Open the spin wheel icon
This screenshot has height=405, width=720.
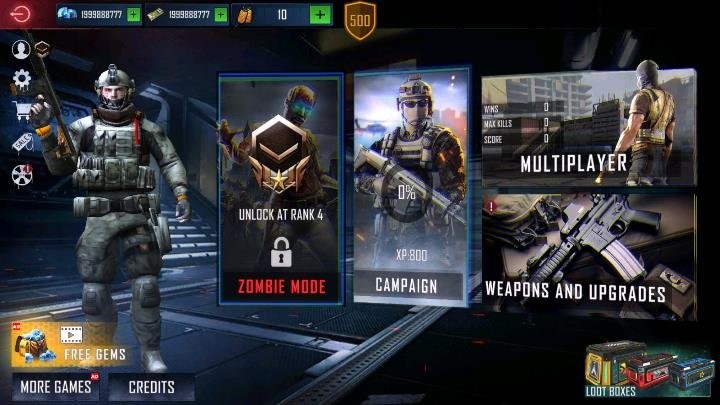[22, 175]
